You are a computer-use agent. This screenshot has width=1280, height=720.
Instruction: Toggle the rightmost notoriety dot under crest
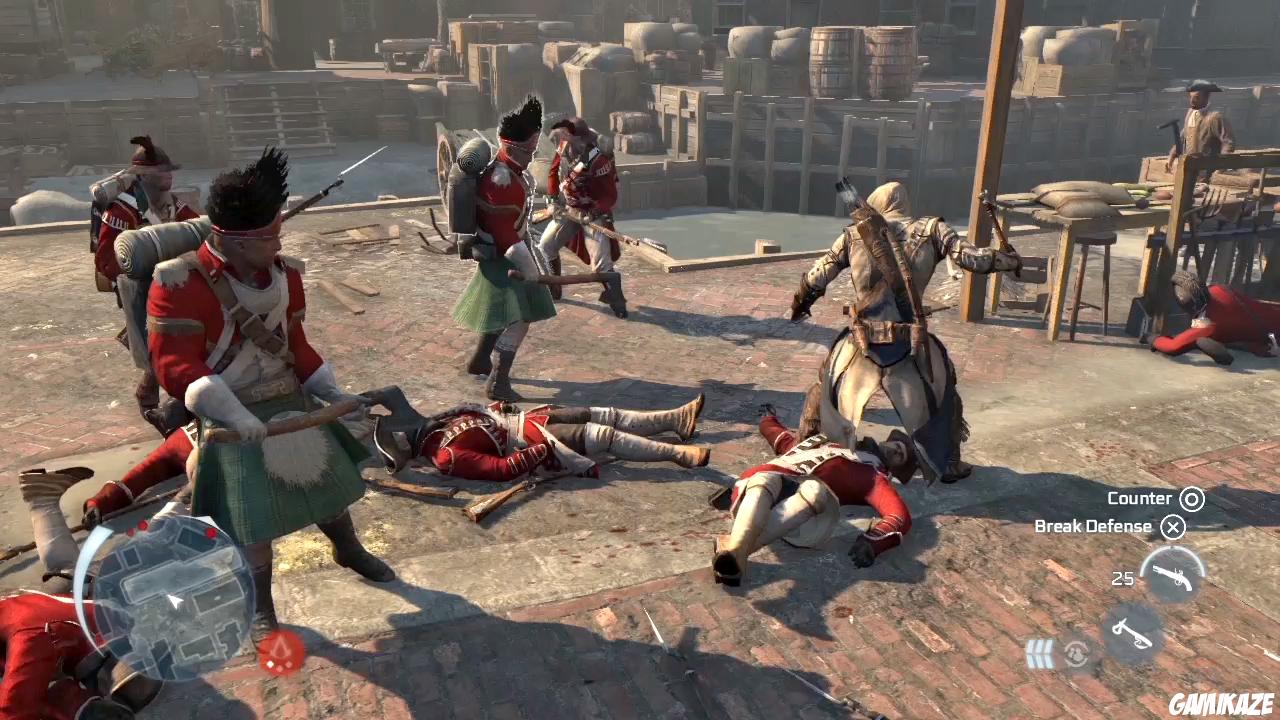289,663
